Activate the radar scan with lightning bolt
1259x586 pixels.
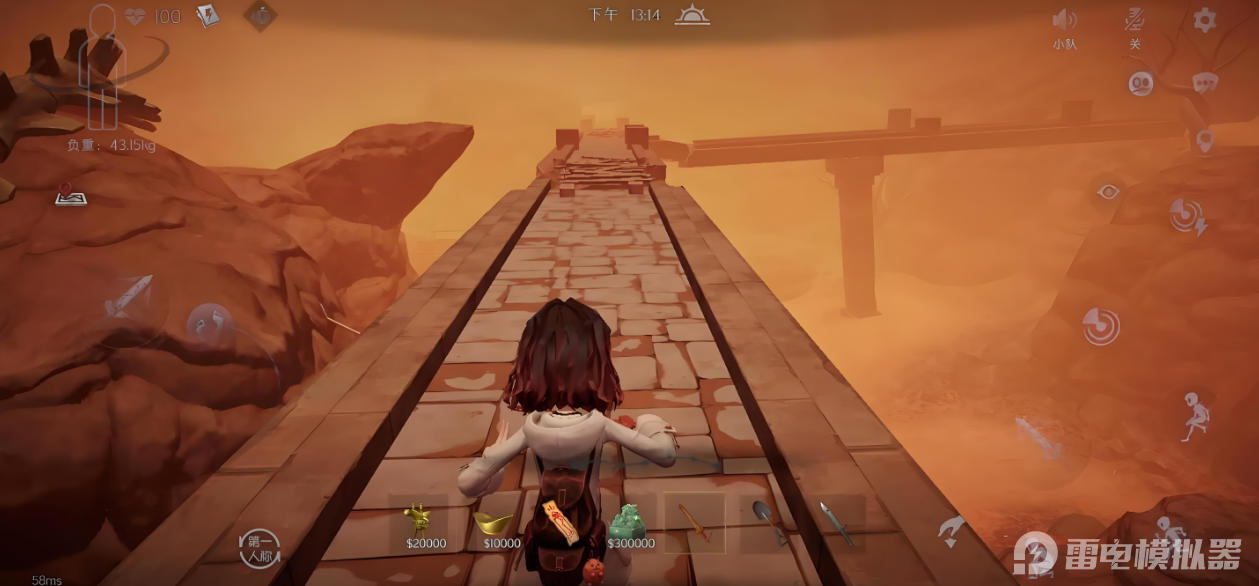point(1187,217)
